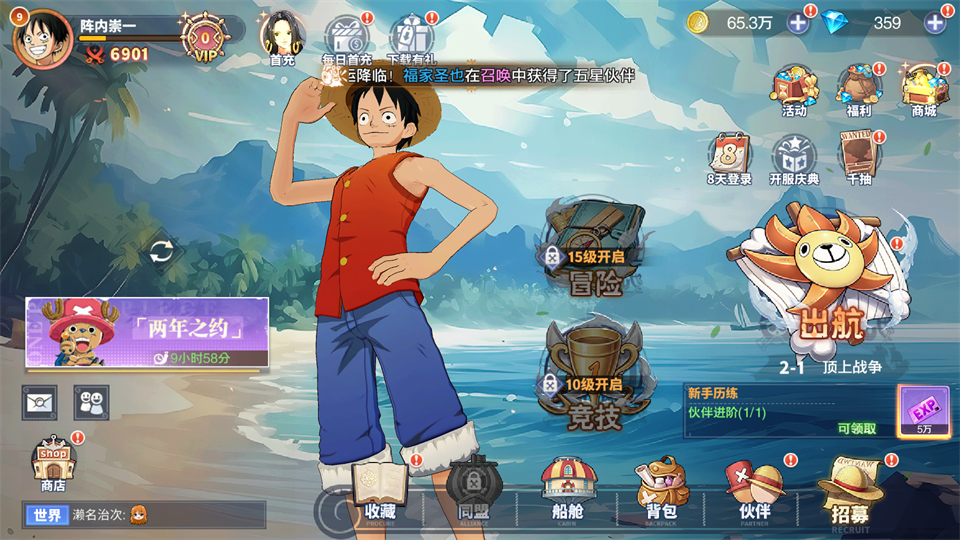Add more gold coins with plus button
This screenshot has height=540, width=960.
coord(798,22)
